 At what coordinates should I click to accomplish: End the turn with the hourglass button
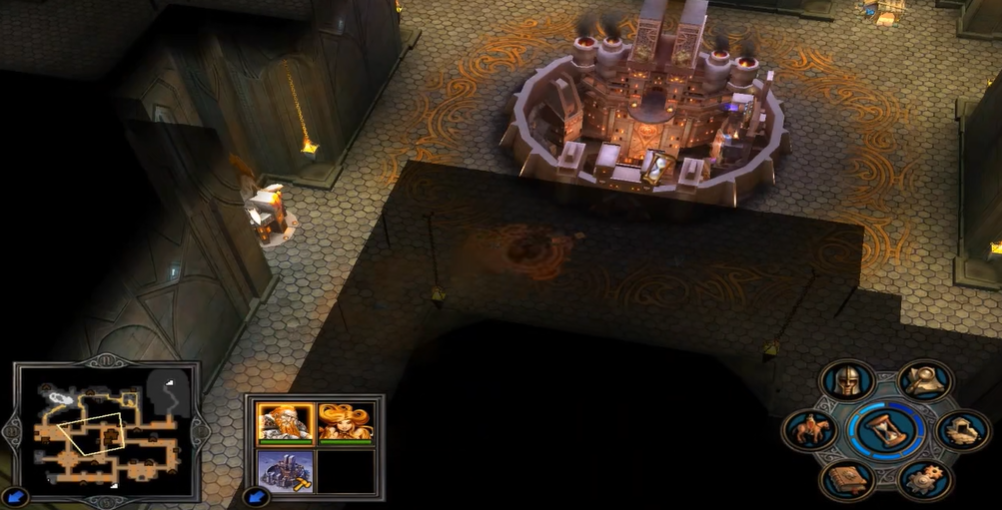point(886,430)
